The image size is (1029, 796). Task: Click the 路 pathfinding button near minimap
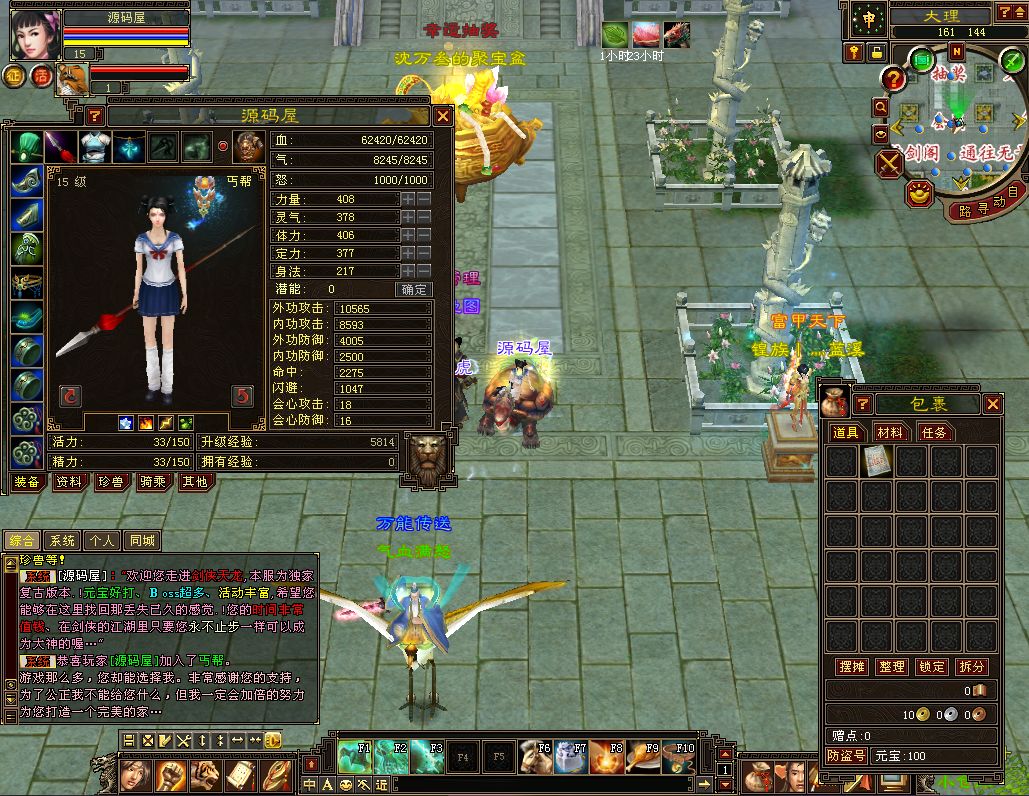click(965, 211)
